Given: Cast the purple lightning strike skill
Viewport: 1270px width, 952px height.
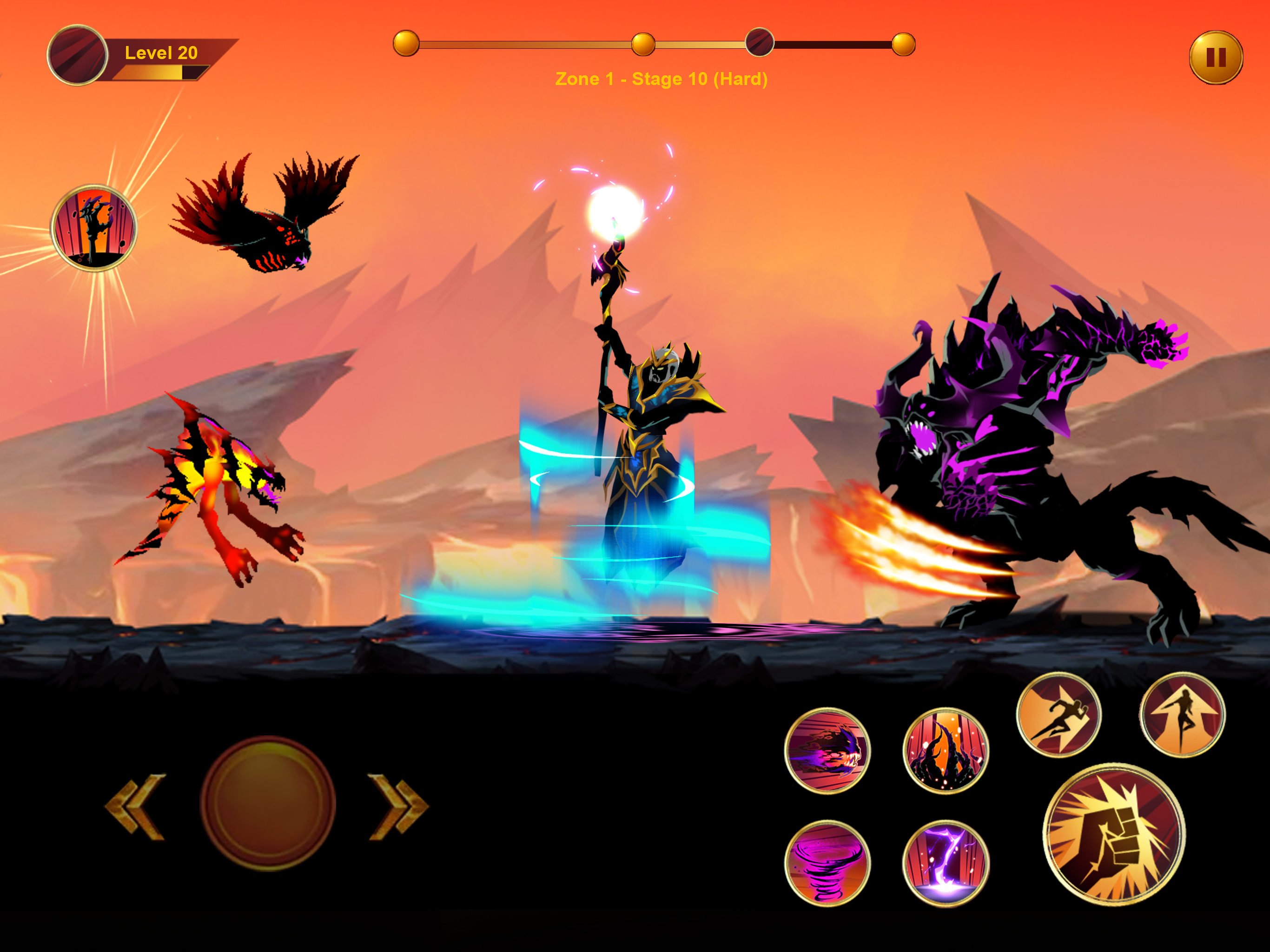Looking at the screenshot, I should pos(946,863).
